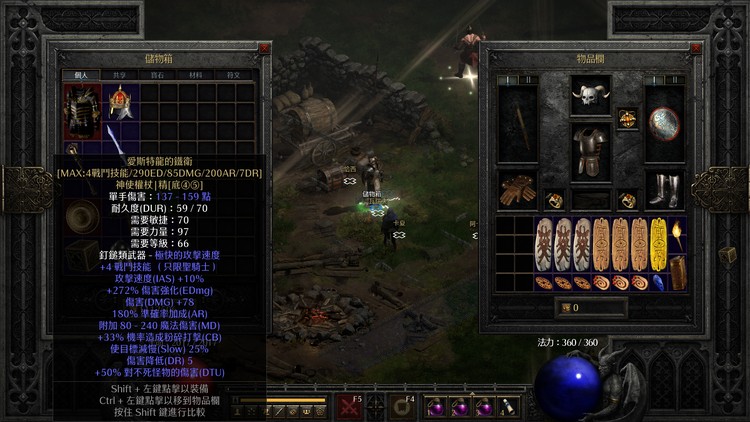This screenshot has width=750, height=422.
Task: Choose the equipped leather gloves
Action: [x=517, y=190]
